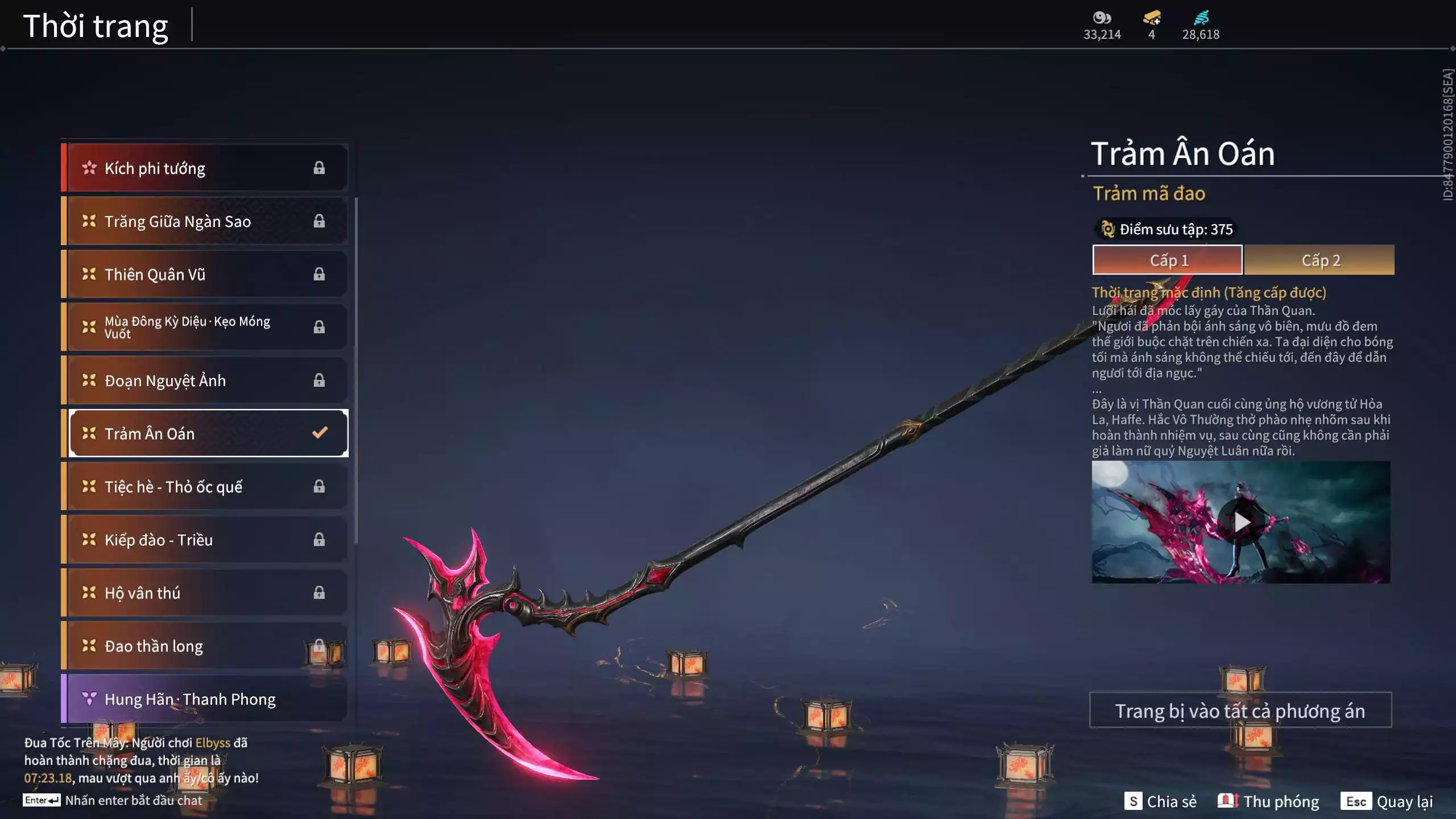The height and width of the screenshot is (819, 1456).
Task: Share the skin with Chia sẻ
Action: point(1160,801)
